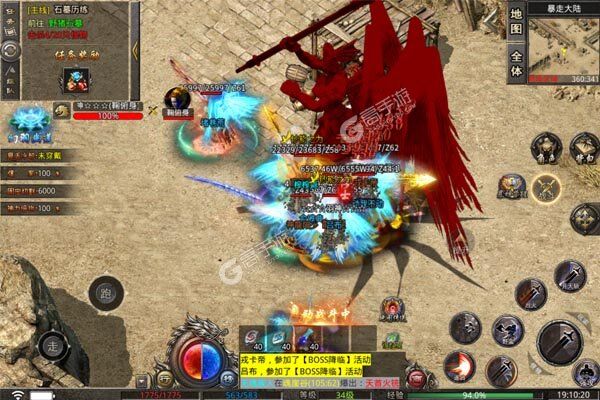Tap the 跑 run button
The height and width of the screenshot is (400, 600).
click(x=102, y=295)
